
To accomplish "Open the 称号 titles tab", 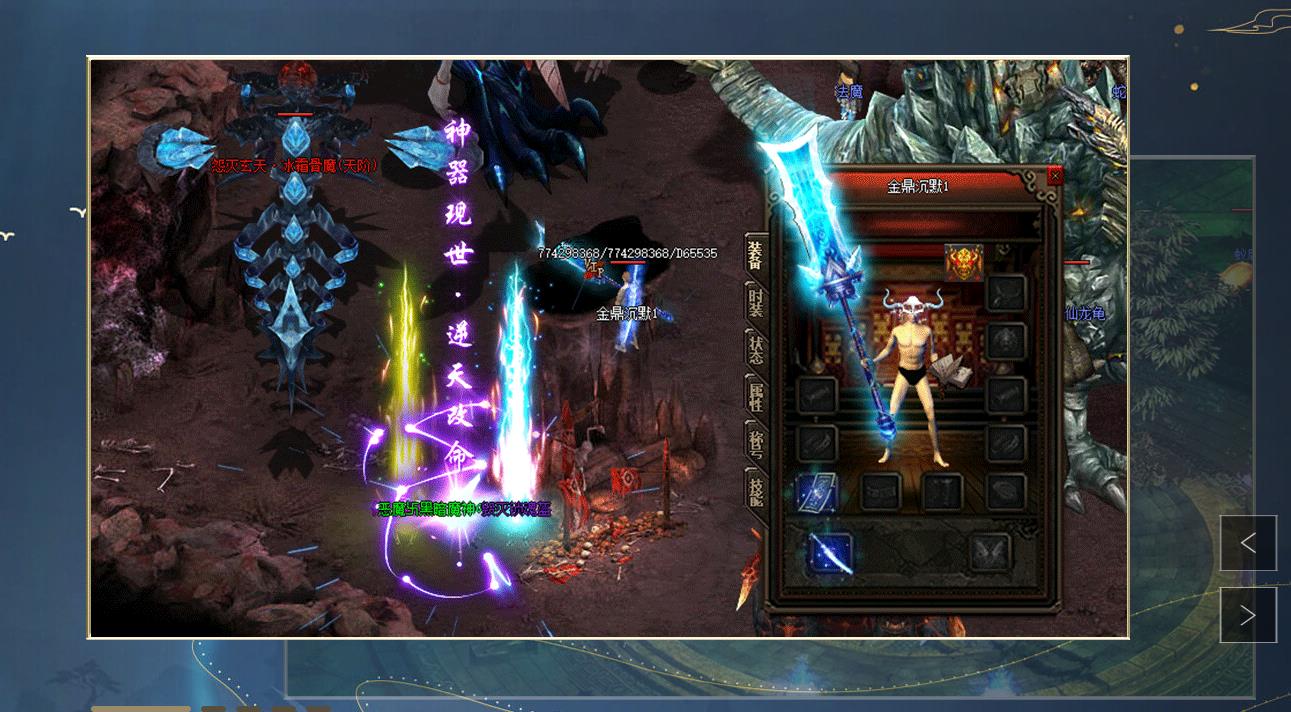I will [756, 442].
